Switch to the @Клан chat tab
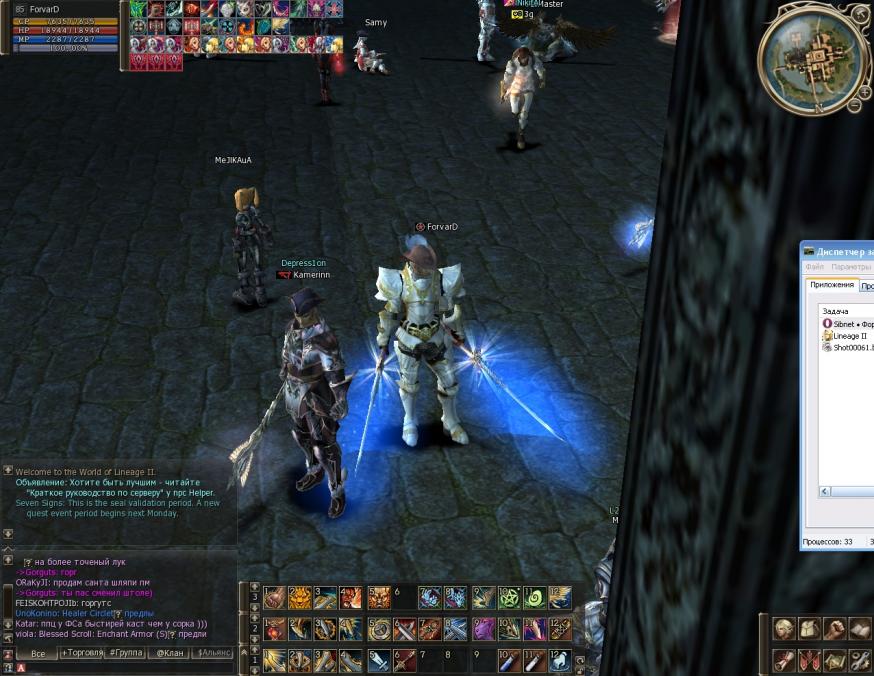 click(x=169, y=653)
